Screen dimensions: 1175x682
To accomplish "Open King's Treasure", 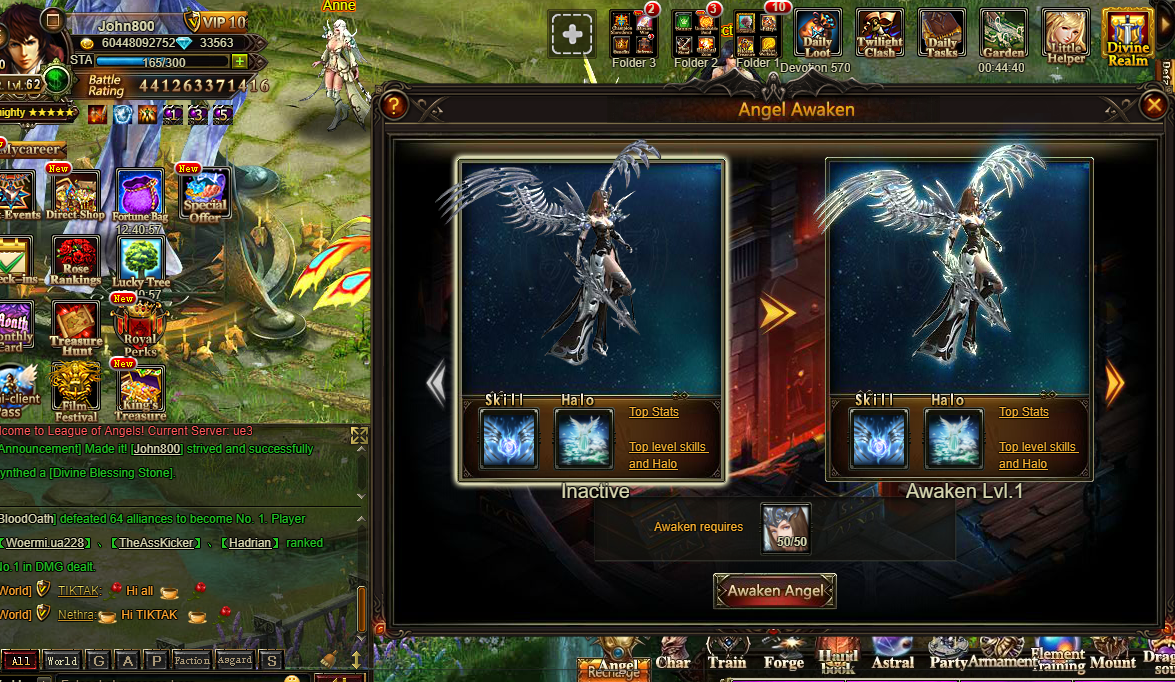I will click(x=141, y=392).
